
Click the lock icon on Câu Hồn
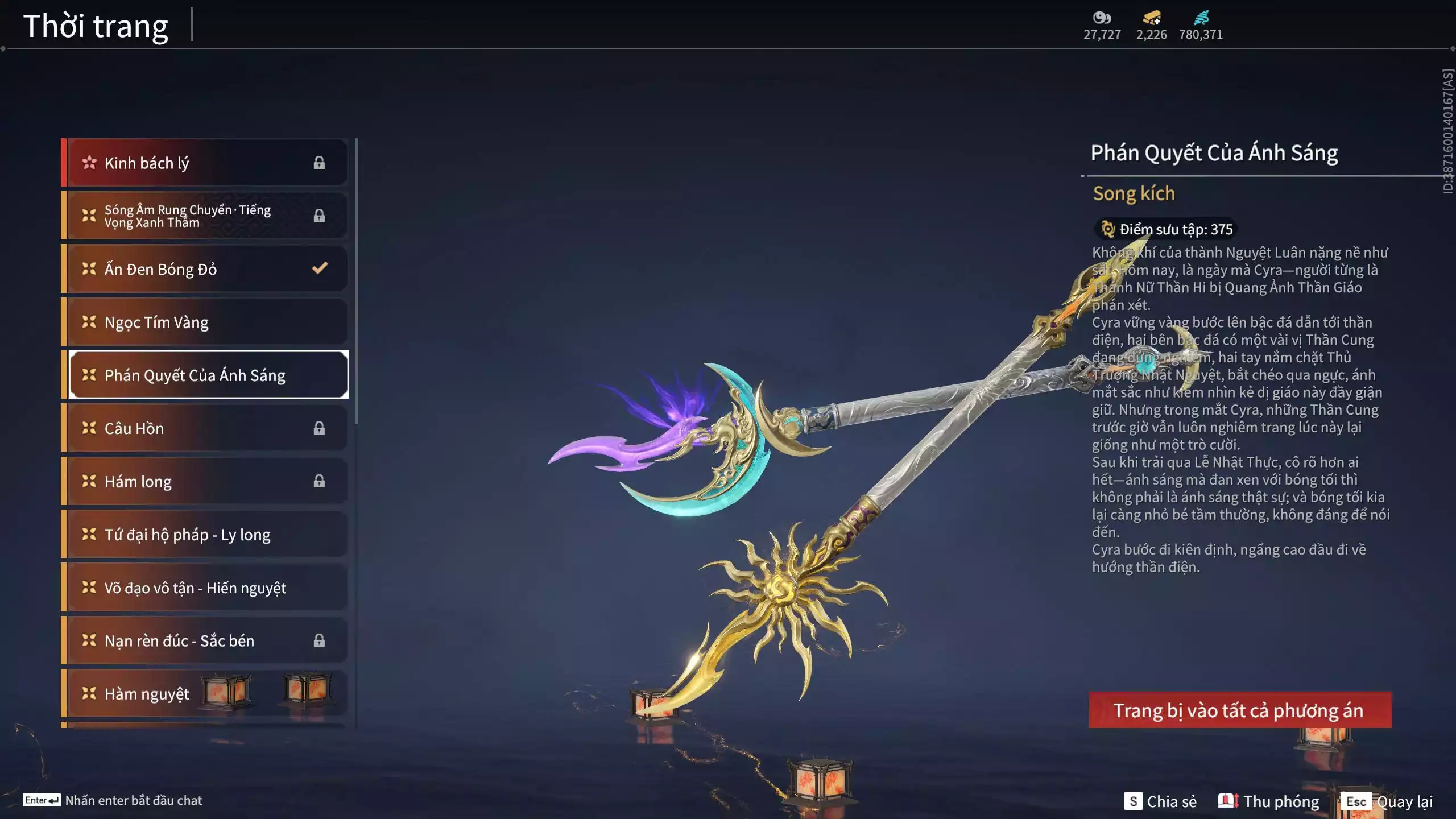click(319, 428)
